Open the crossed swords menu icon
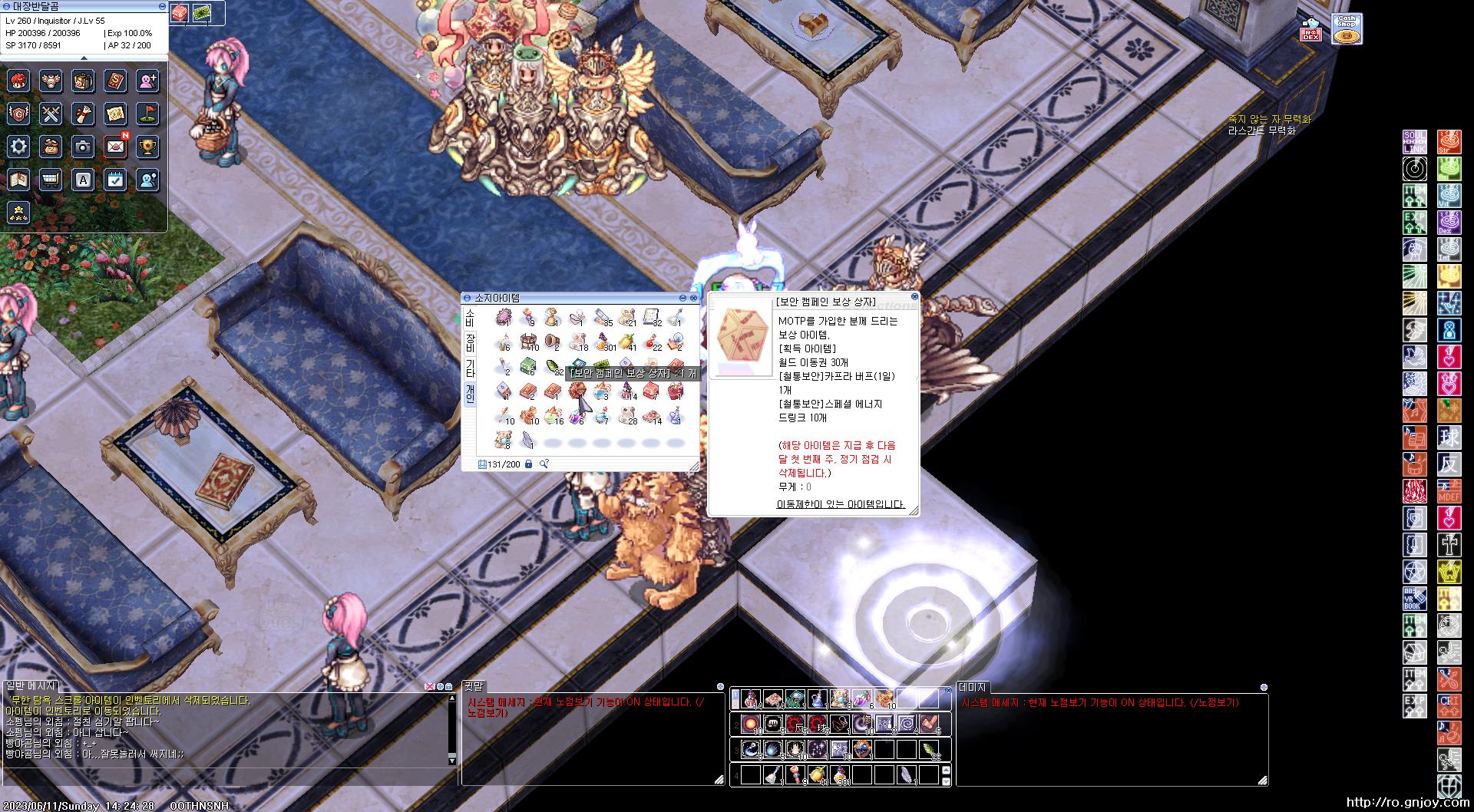Image resolution: width=1474 pixels, height=812 pixels. tap(51, 114)
